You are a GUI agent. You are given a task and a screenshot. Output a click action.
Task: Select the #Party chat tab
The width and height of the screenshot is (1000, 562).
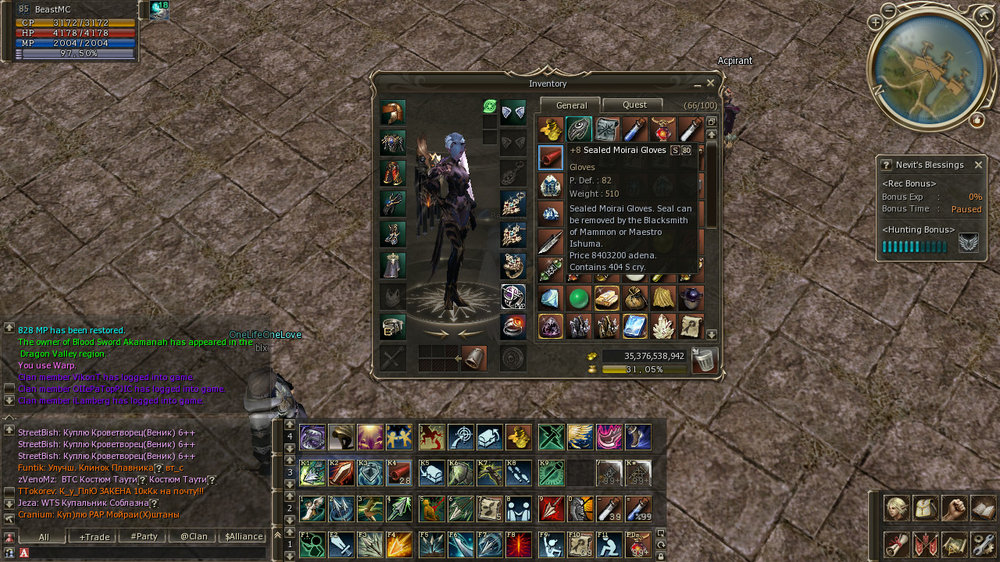point(144,537)
